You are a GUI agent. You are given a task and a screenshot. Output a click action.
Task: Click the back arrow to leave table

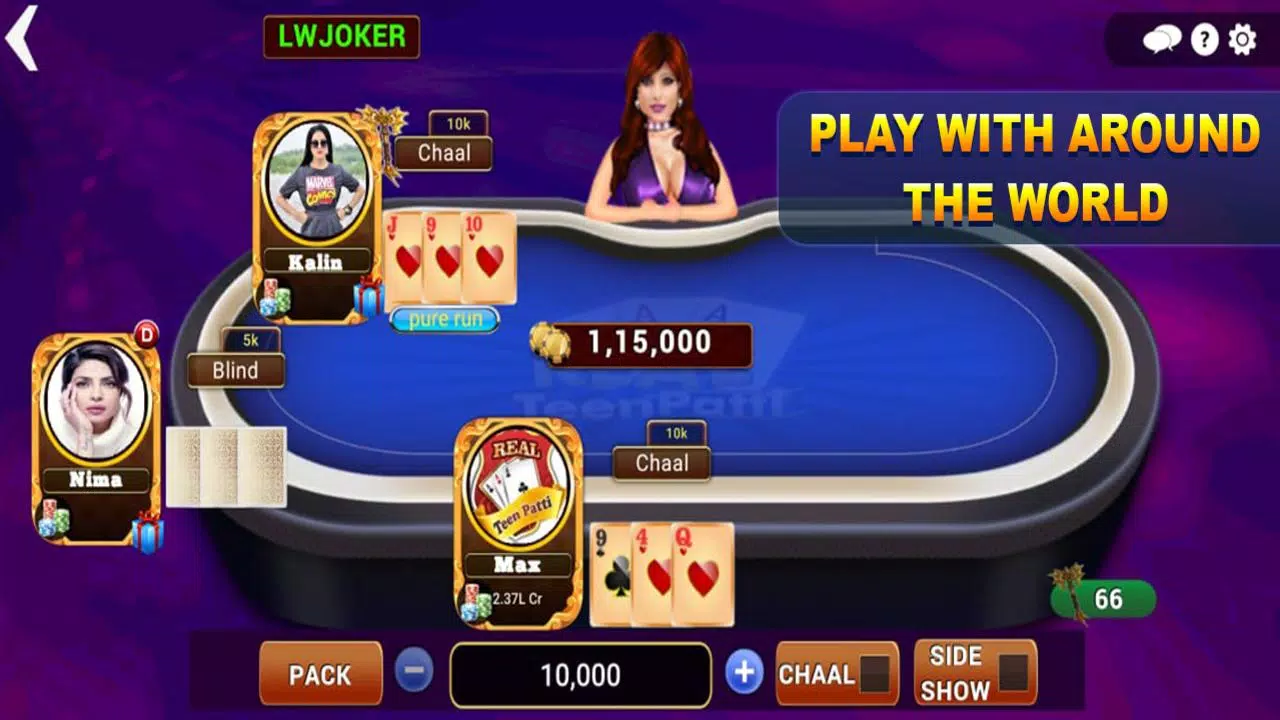pos(22,38)
